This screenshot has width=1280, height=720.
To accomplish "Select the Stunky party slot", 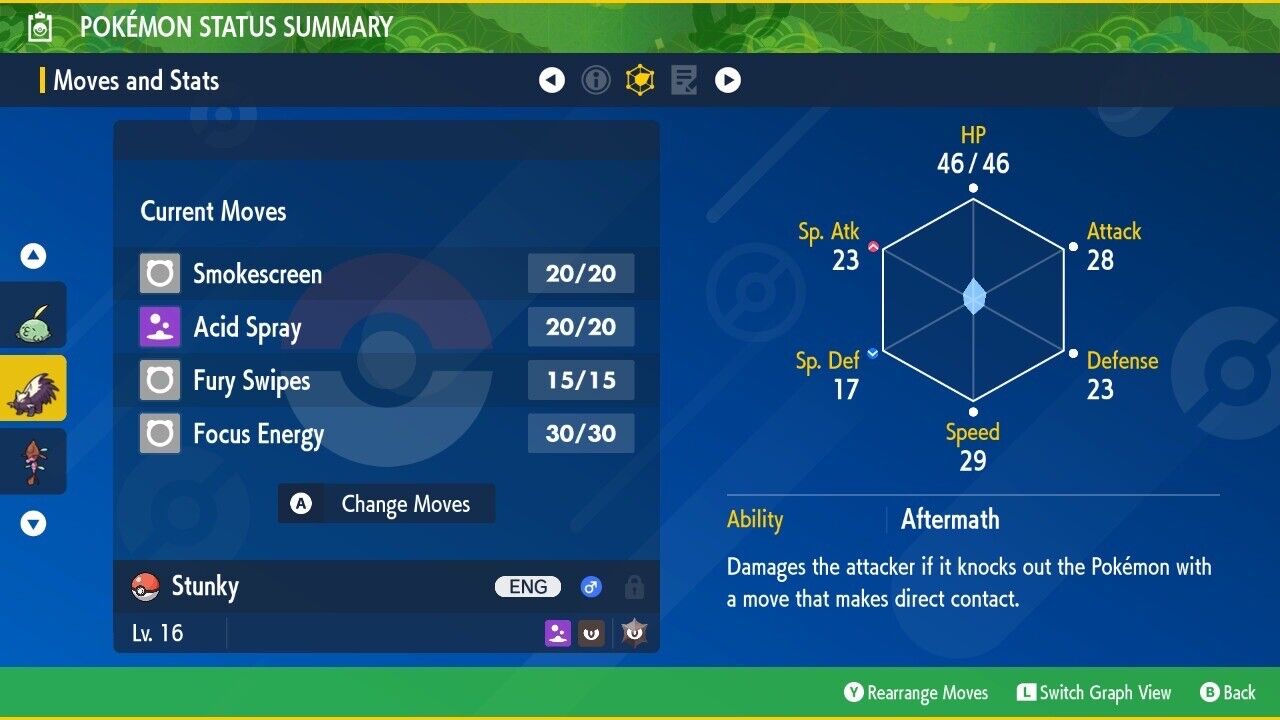I will [x=33, y=388].
